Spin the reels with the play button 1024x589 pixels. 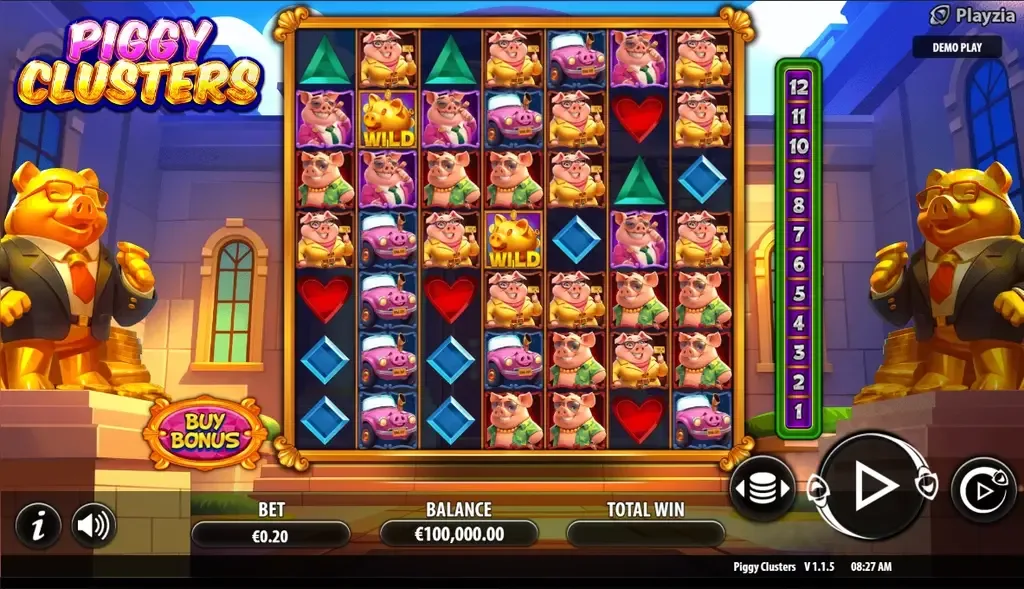[x=873, y=487]
